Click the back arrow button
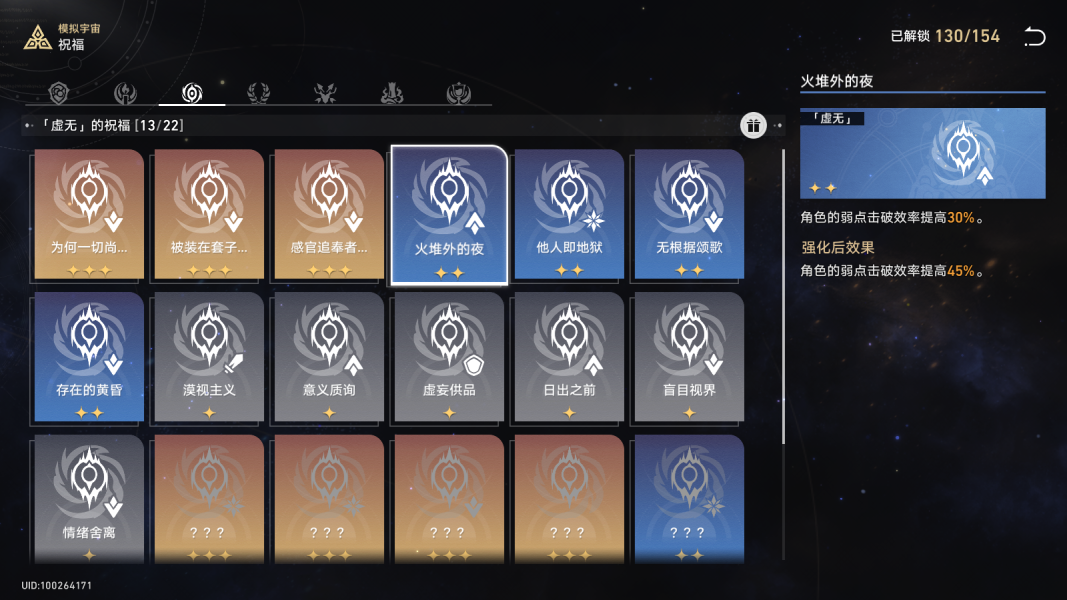Viewport: 1067px width, 600px height. (x=1034, y=37)
